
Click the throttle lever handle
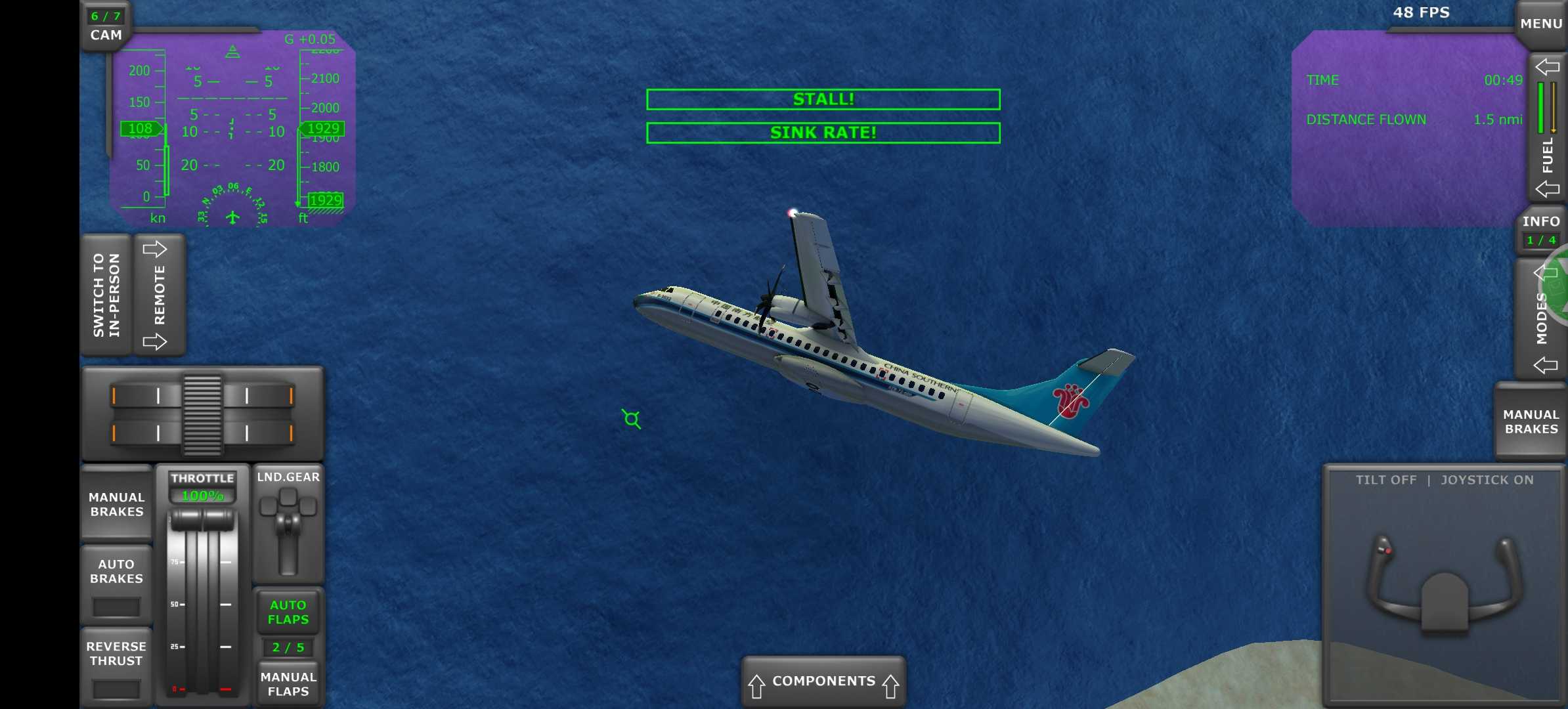tap(202, 520)
